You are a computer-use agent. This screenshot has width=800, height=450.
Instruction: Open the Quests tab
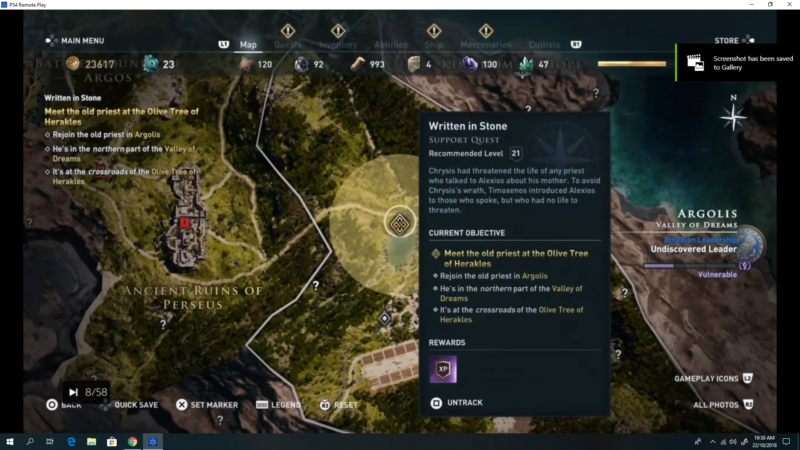[x=288, y=44]
